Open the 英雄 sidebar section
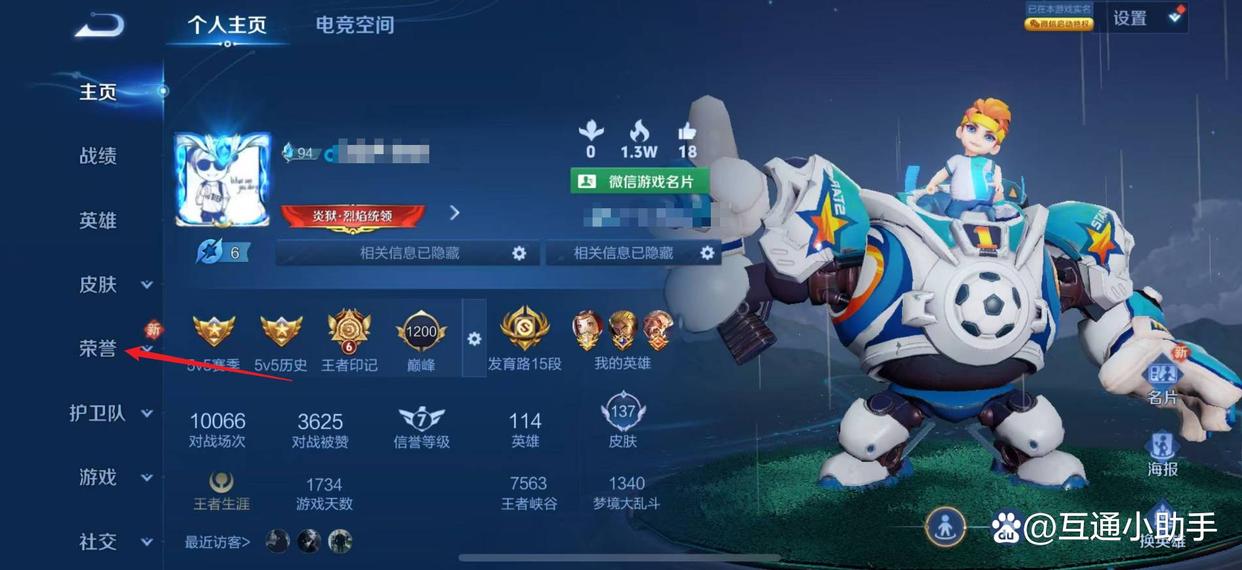 pos(98,221)
